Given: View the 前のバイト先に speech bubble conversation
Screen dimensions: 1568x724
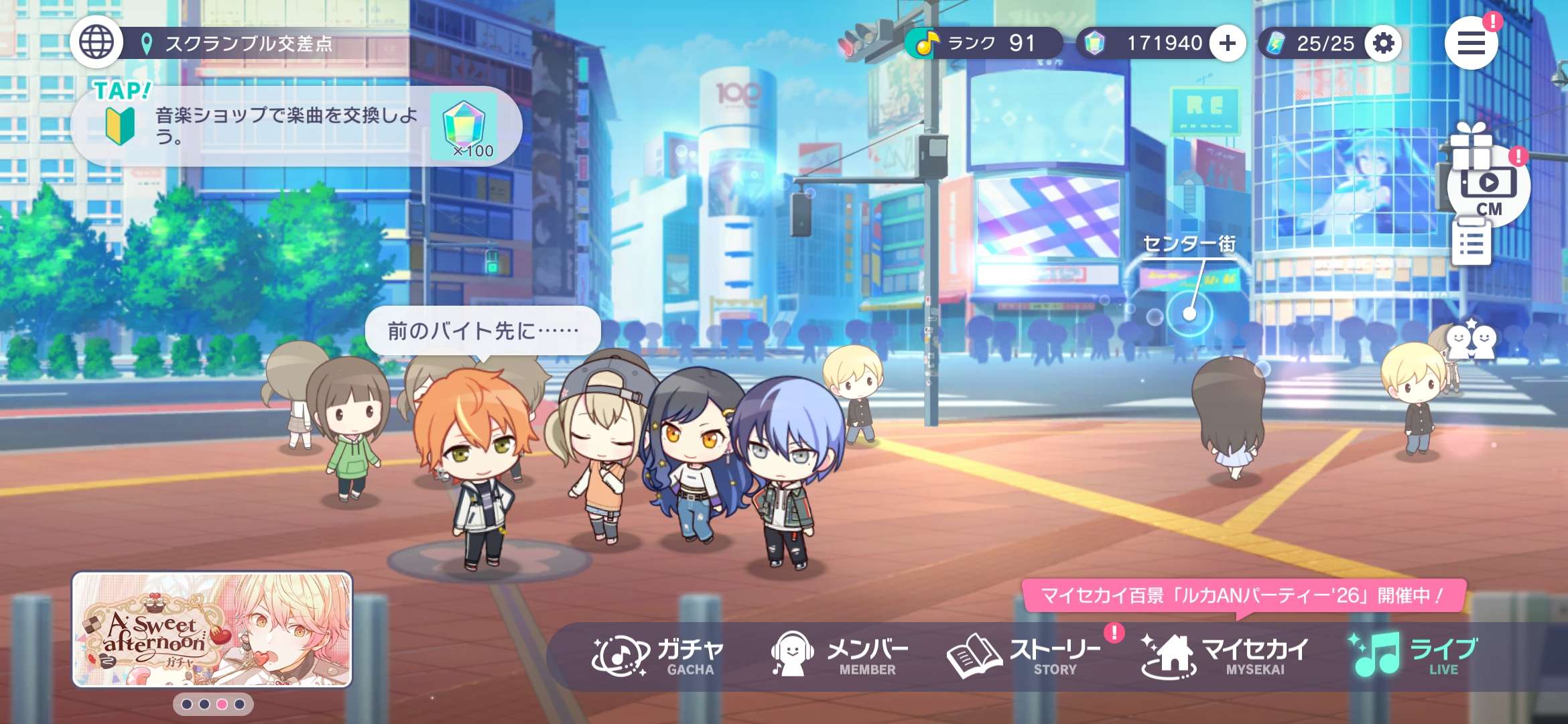Looking at the screenshot, I should click(482, 330).
